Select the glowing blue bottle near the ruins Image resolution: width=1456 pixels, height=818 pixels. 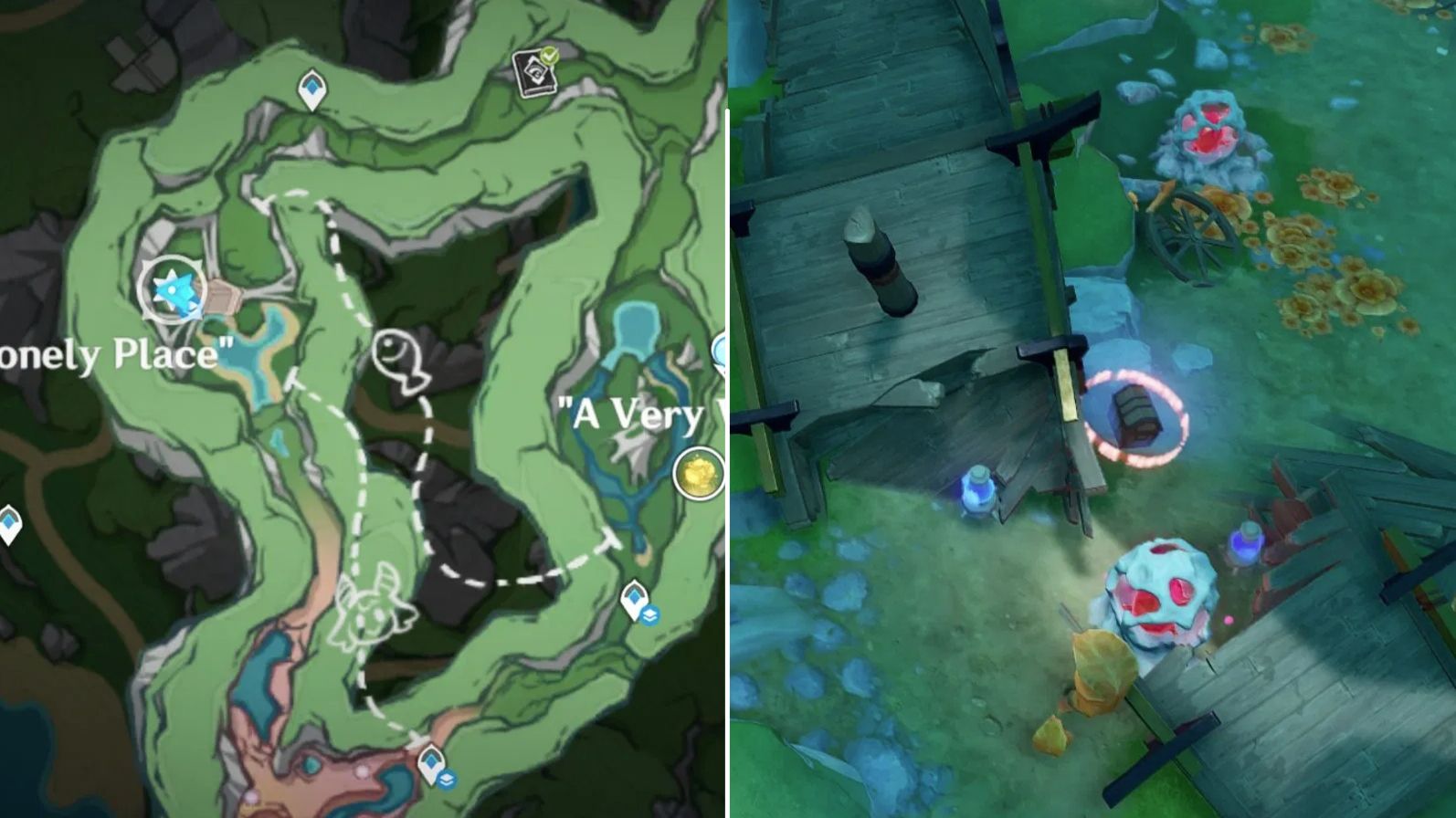click(x=1248, y=543)
